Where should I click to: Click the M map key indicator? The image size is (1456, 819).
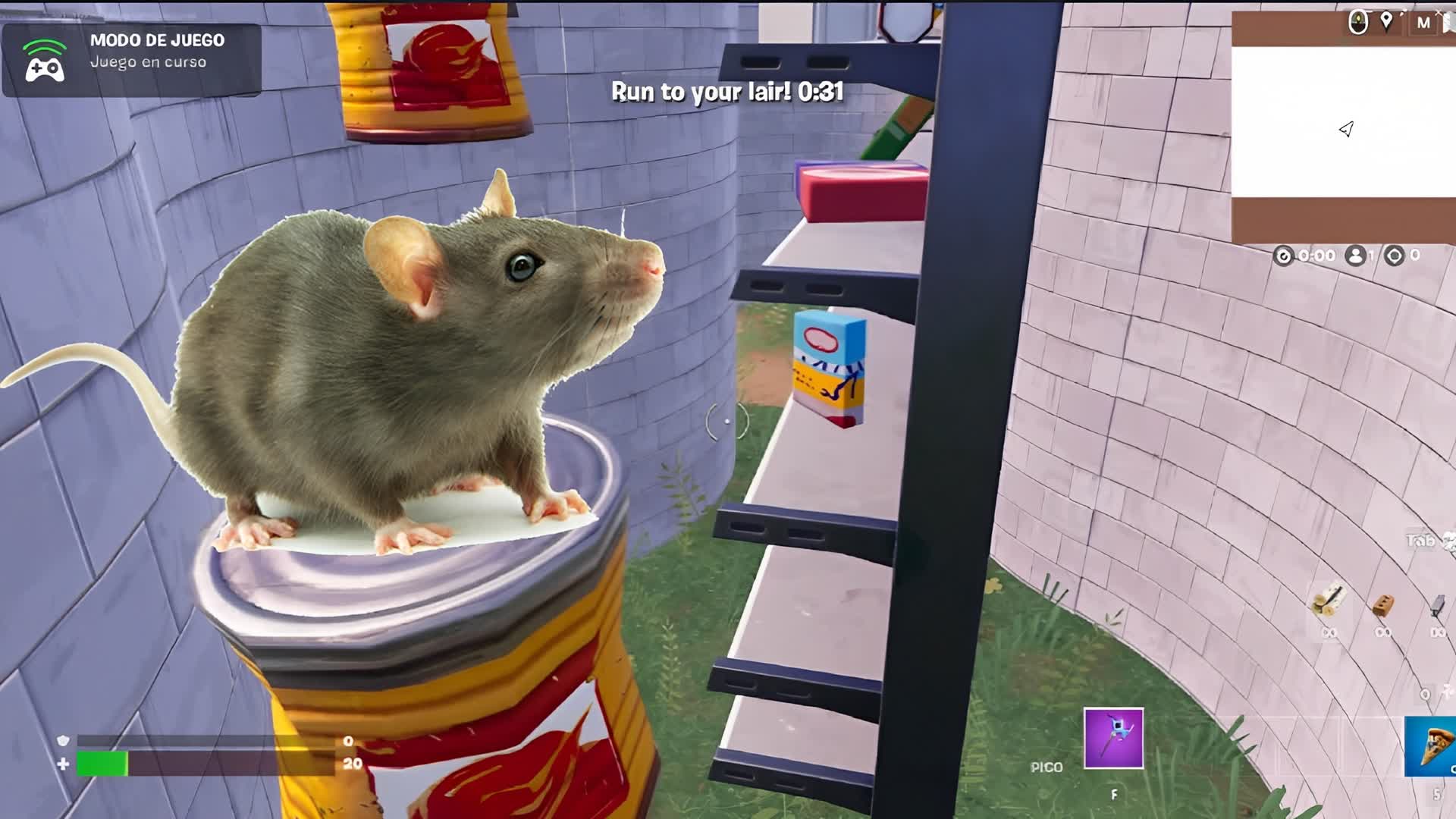[1424, 23]
